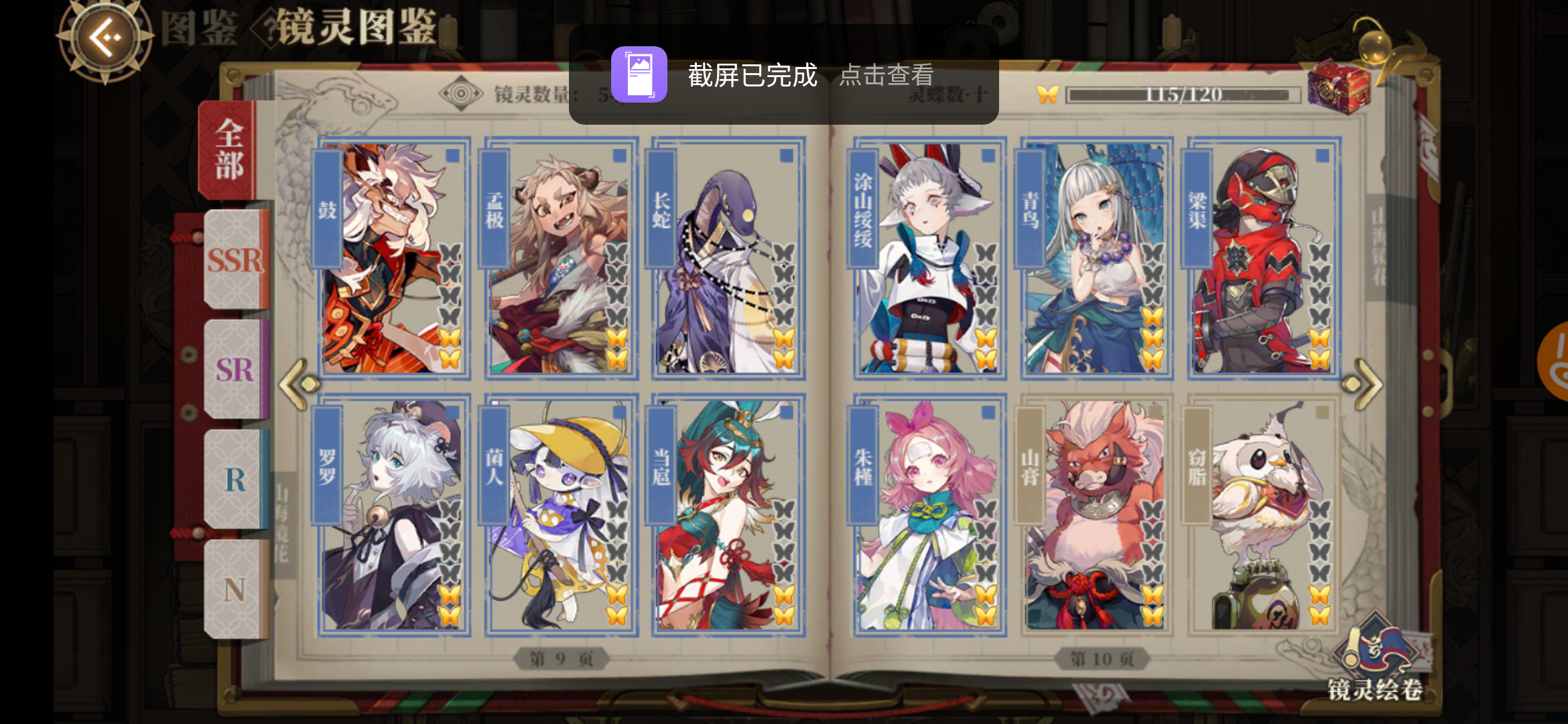Open the screenshot notification image icon
The height and width of the screenshot is (724, 1568).
click(639, 74)
